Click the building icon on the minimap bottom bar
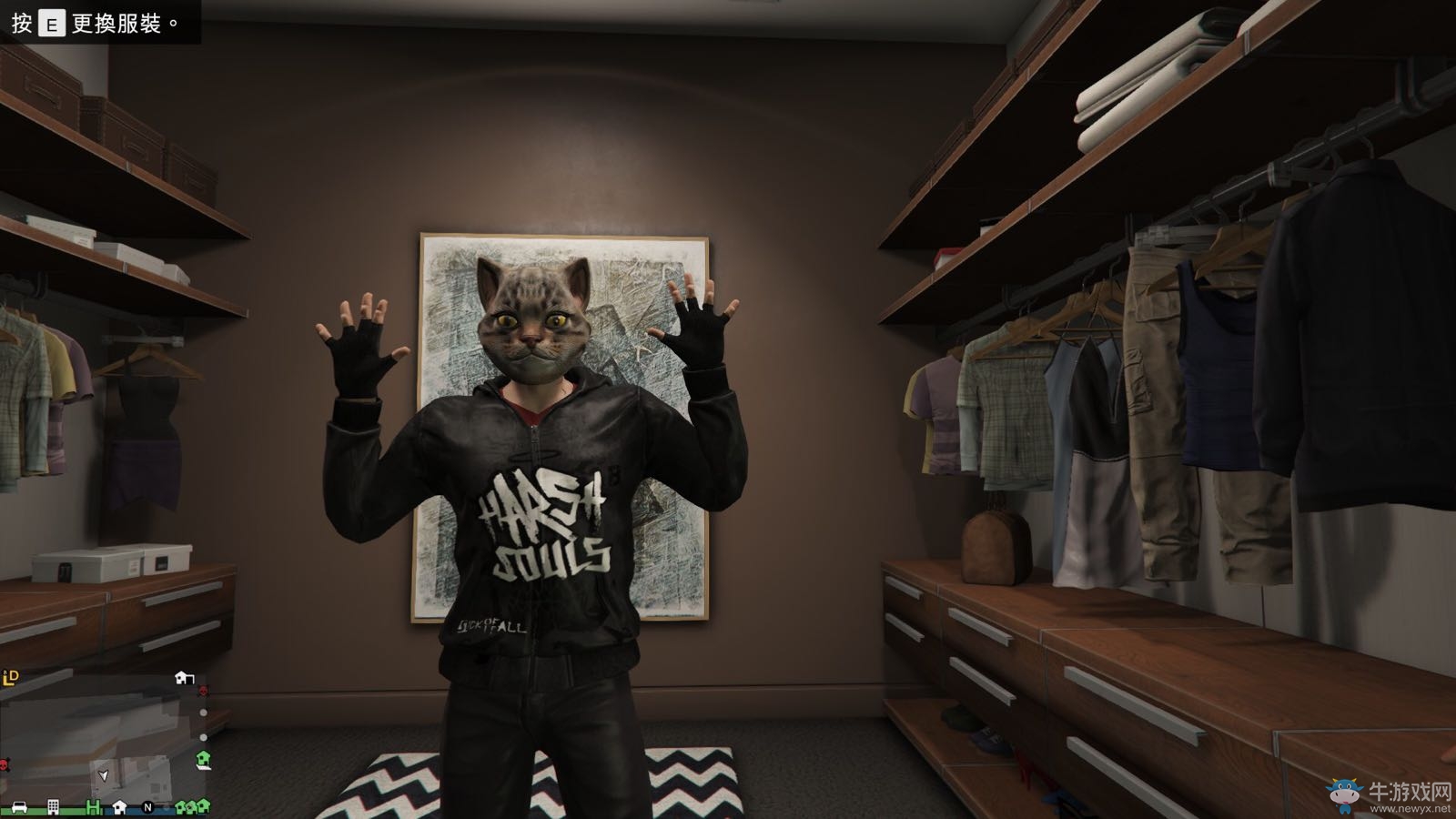The image size is (1456, 819). [53, 805]
